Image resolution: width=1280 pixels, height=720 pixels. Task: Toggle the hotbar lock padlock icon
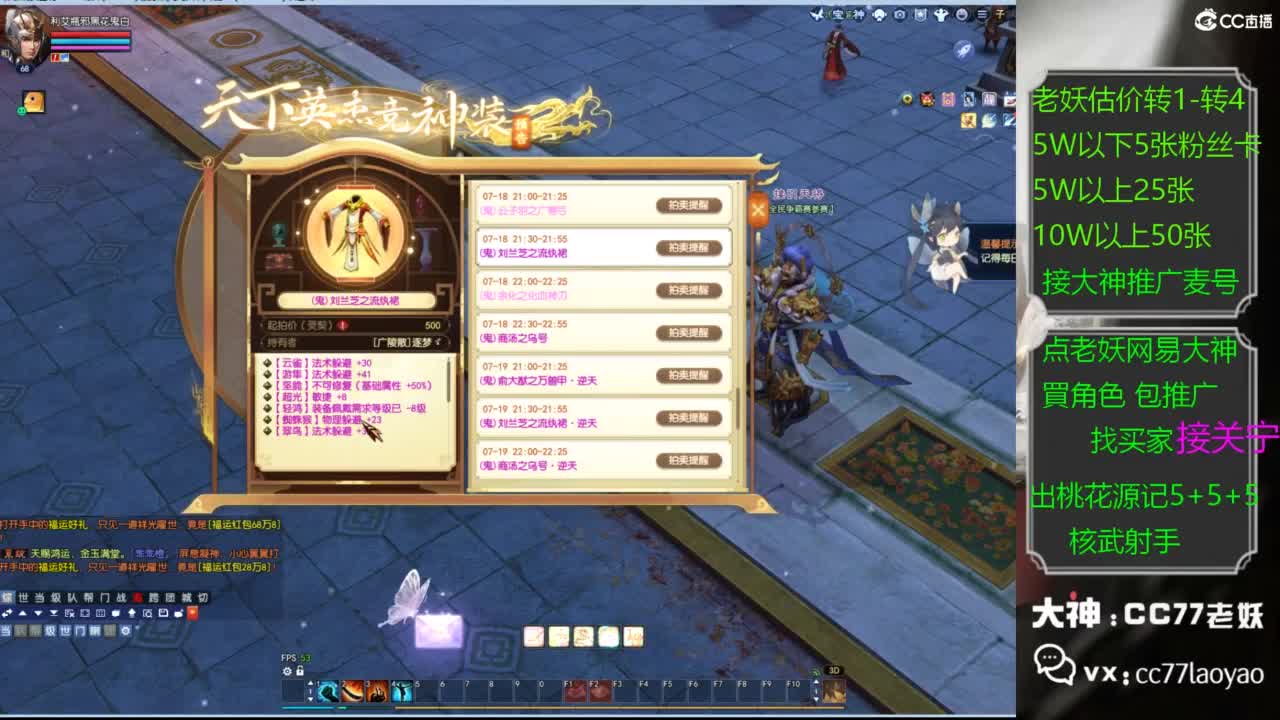tap(300, 672)
